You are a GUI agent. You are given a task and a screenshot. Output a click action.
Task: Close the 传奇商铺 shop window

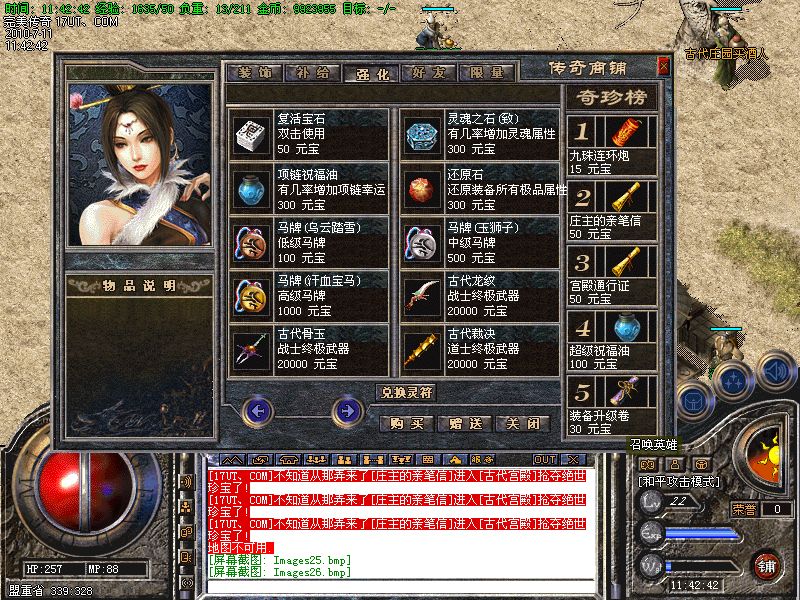[663, 66]
